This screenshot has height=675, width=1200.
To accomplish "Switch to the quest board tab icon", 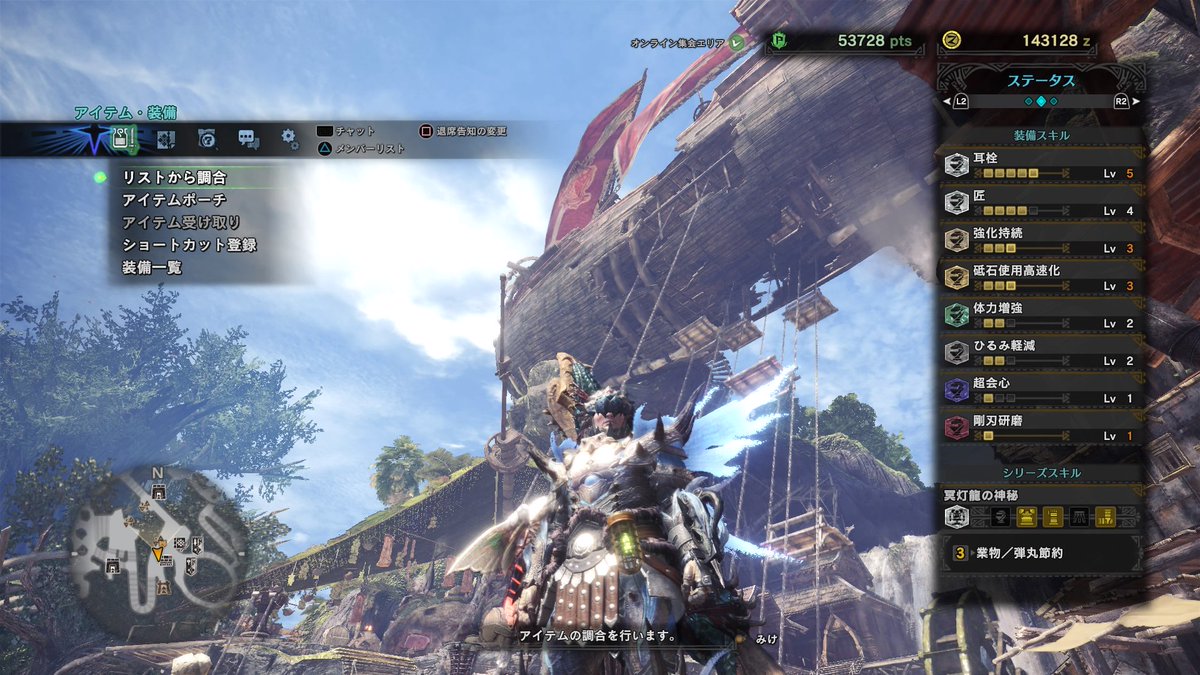I will 166,139.
